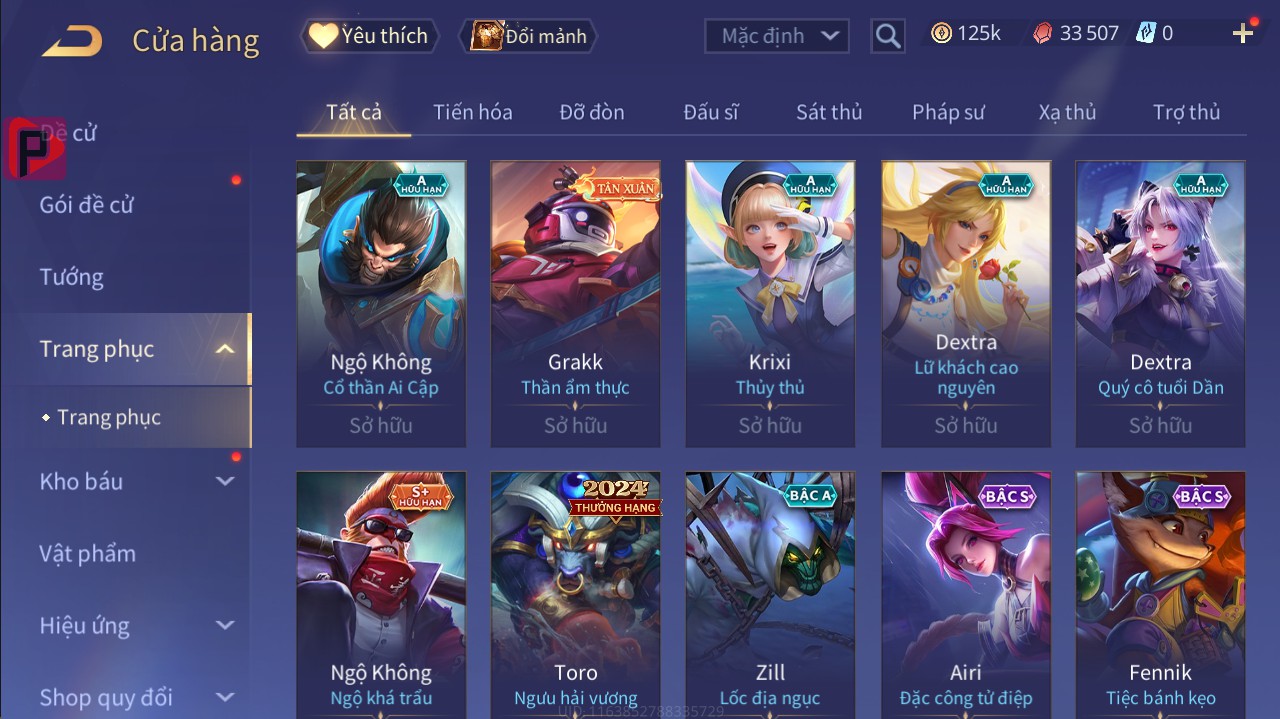Select the Sát thủ tab

point(829,112)
